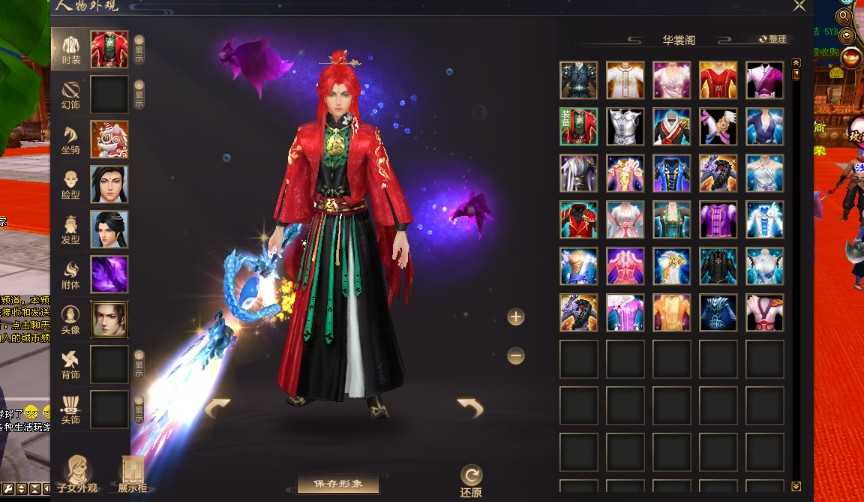Save the look with 保存形象
This screenshot has height=502, width=864.
[338, 485]
